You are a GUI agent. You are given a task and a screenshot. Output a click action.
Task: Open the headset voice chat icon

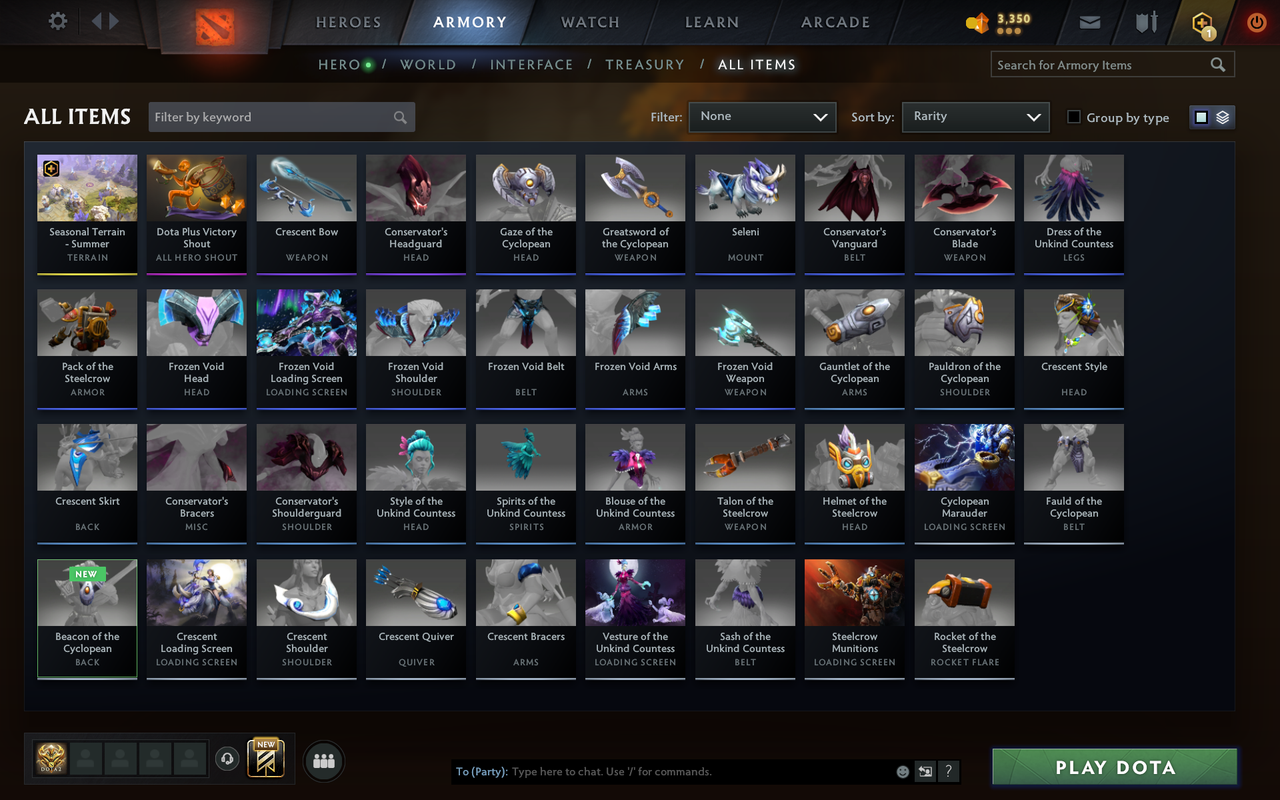pos(226,760)
